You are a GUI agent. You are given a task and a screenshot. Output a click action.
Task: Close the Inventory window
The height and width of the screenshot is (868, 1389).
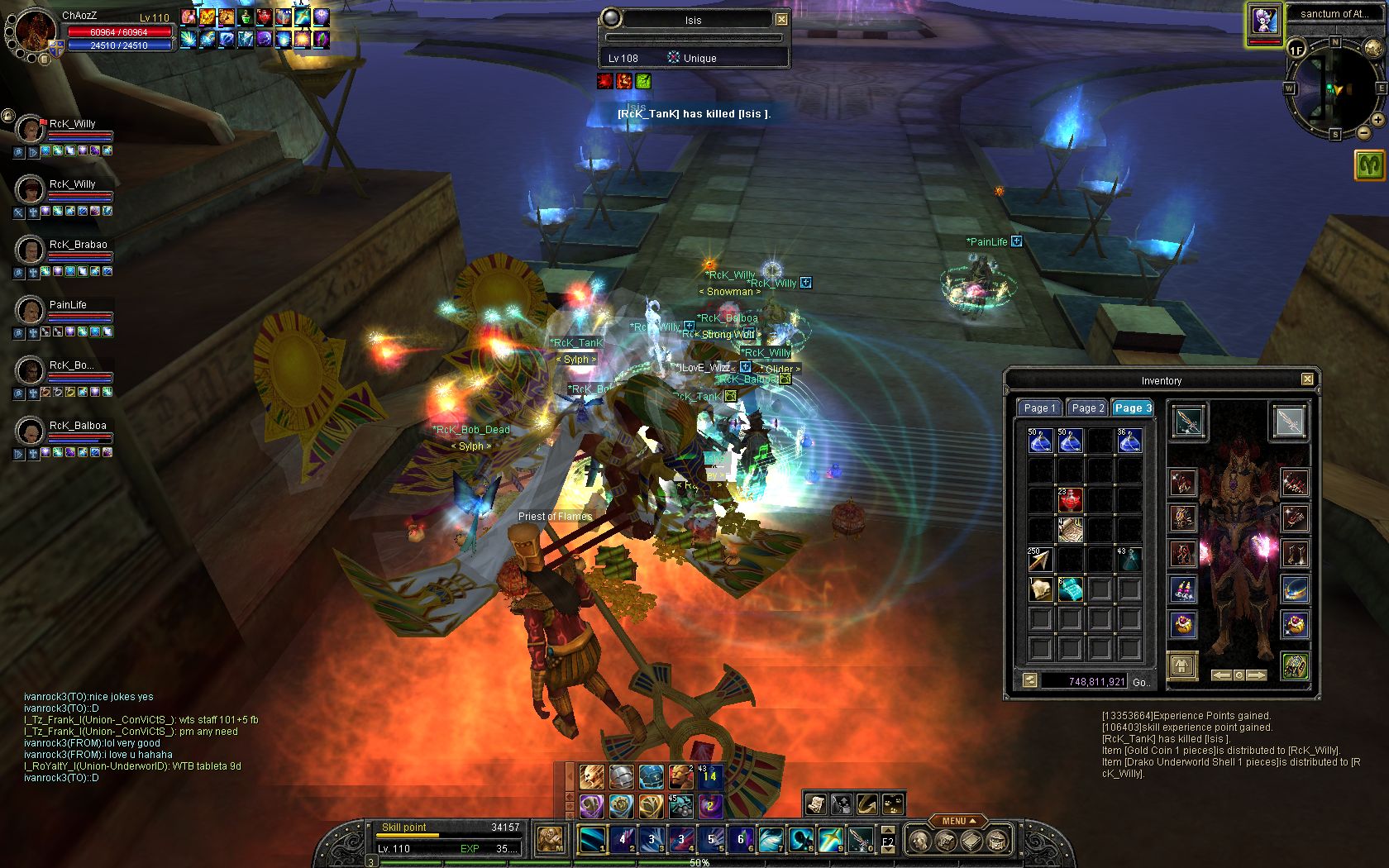1306,379
